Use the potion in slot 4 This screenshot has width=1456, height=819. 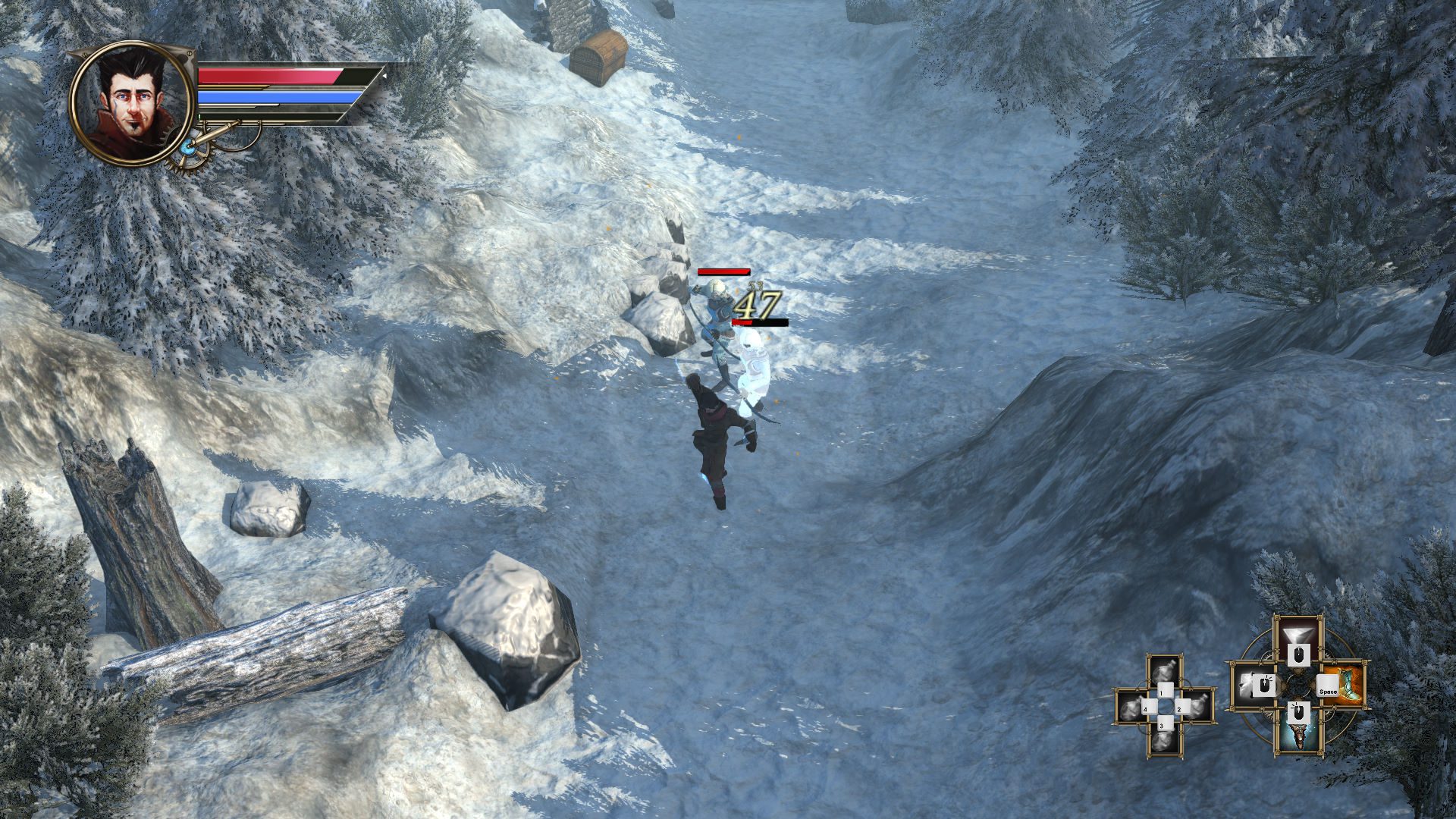pos(1132,707)
